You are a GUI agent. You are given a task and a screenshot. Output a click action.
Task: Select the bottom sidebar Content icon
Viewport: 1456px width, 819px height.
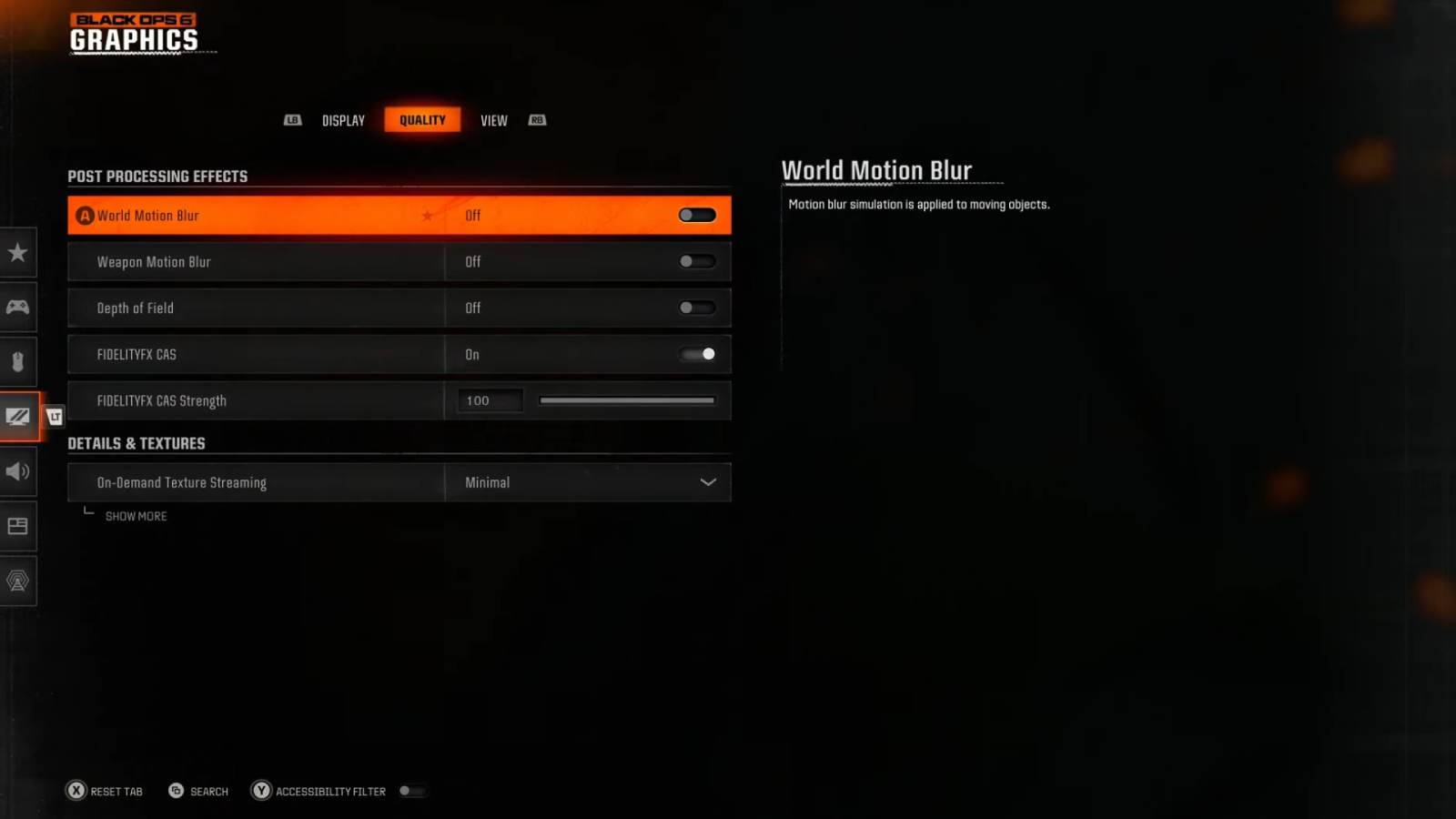click(x=18, y=581)
